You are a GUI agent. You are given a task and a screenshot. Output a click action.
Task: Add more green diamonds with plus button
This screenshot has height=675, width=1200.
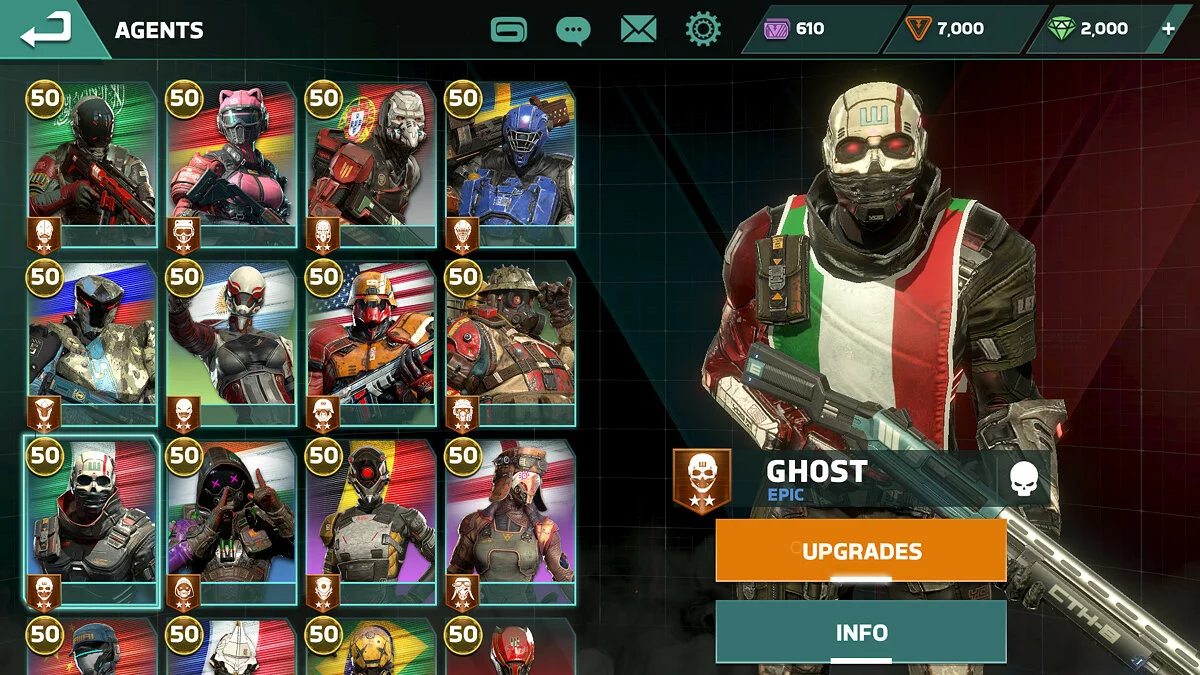coord(1168,29)
